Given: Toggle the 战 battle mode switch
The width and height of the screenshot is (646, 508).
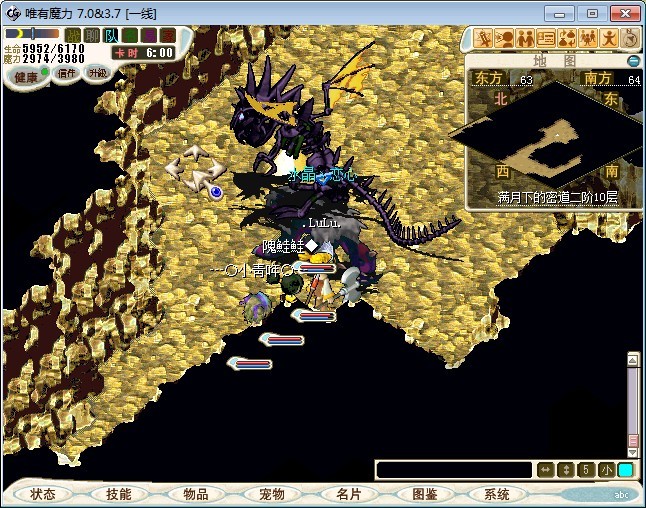Looking at the screenshot, I should point(72,35).
